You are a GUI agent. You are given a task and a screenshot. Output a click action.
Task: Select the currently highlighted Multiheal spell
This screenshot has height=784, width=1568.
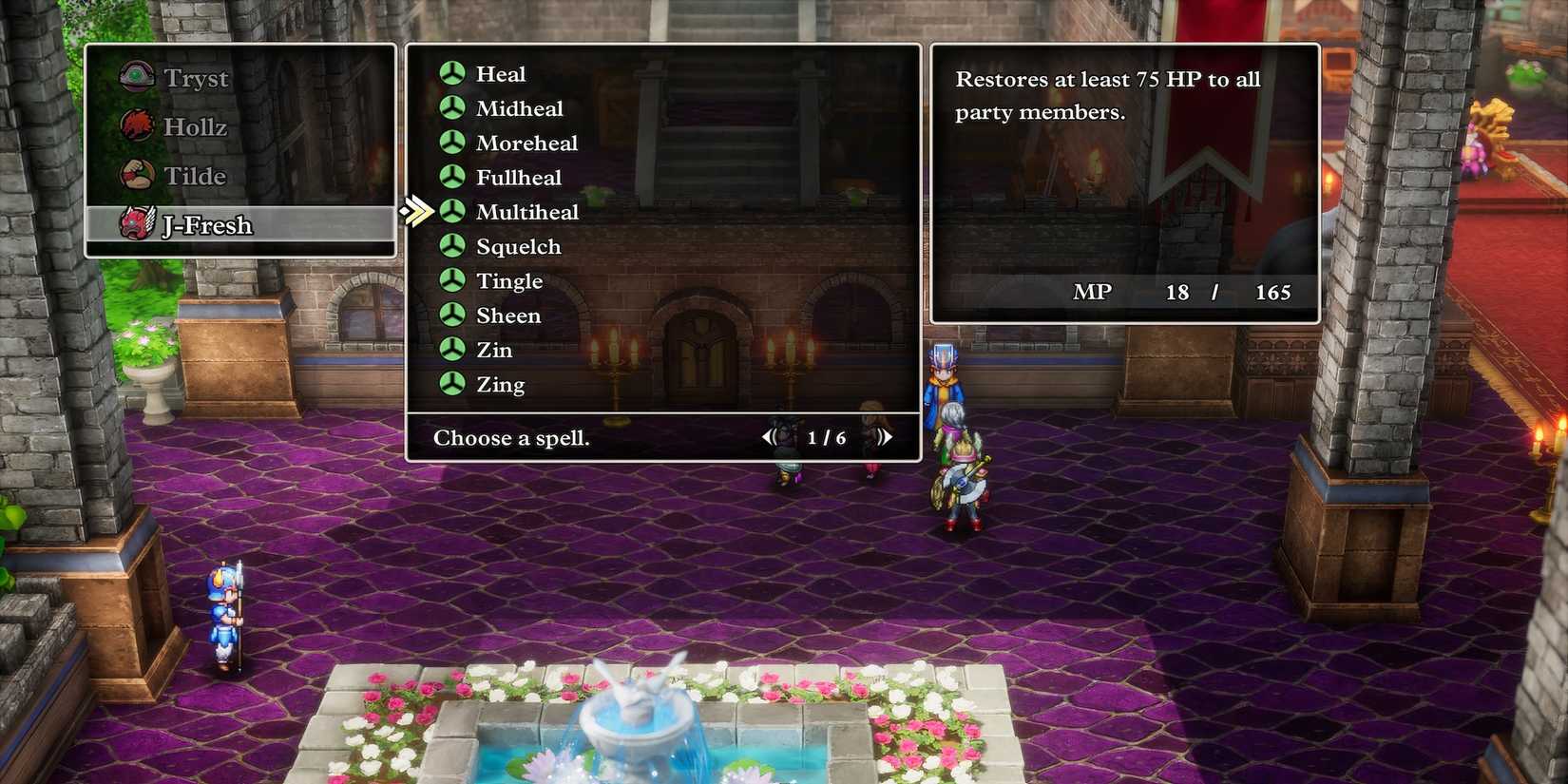tap(527, 212)
